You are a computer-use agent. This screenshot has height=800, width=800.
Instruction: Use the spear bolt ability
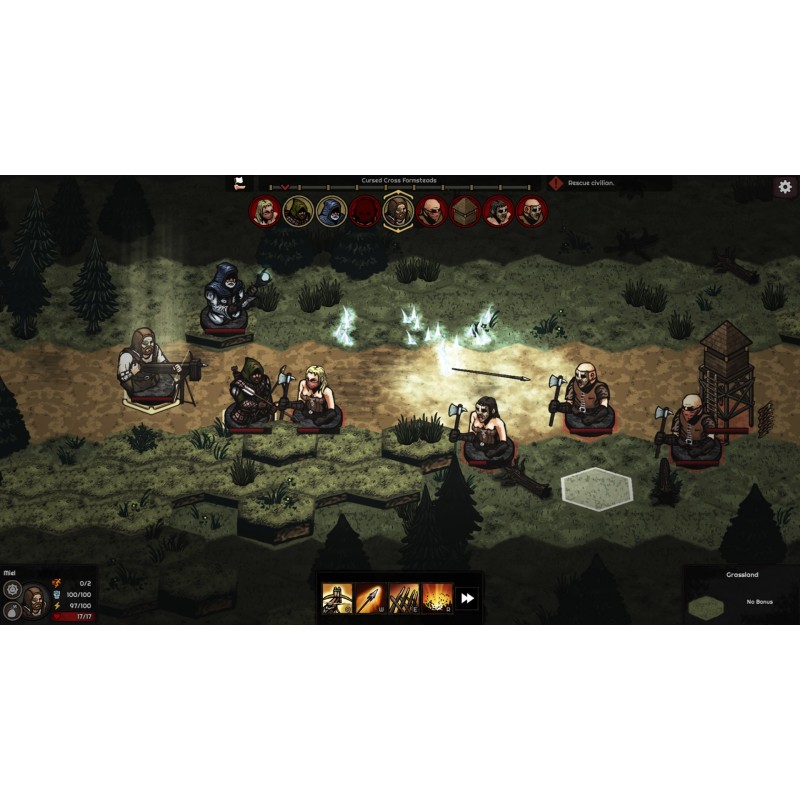369,598
